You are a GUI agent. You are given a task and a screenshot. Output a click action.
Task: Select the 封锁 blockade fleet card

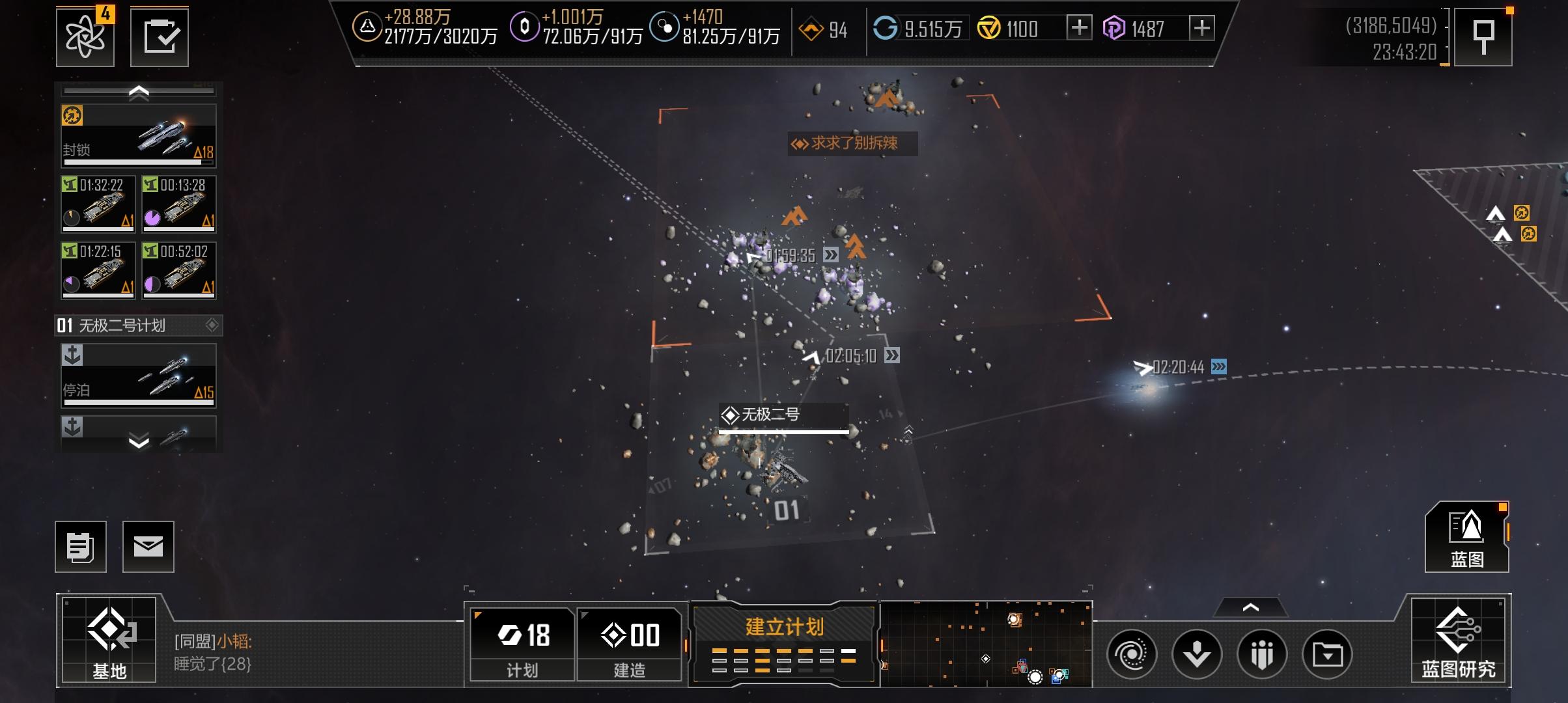coord(139,135)
